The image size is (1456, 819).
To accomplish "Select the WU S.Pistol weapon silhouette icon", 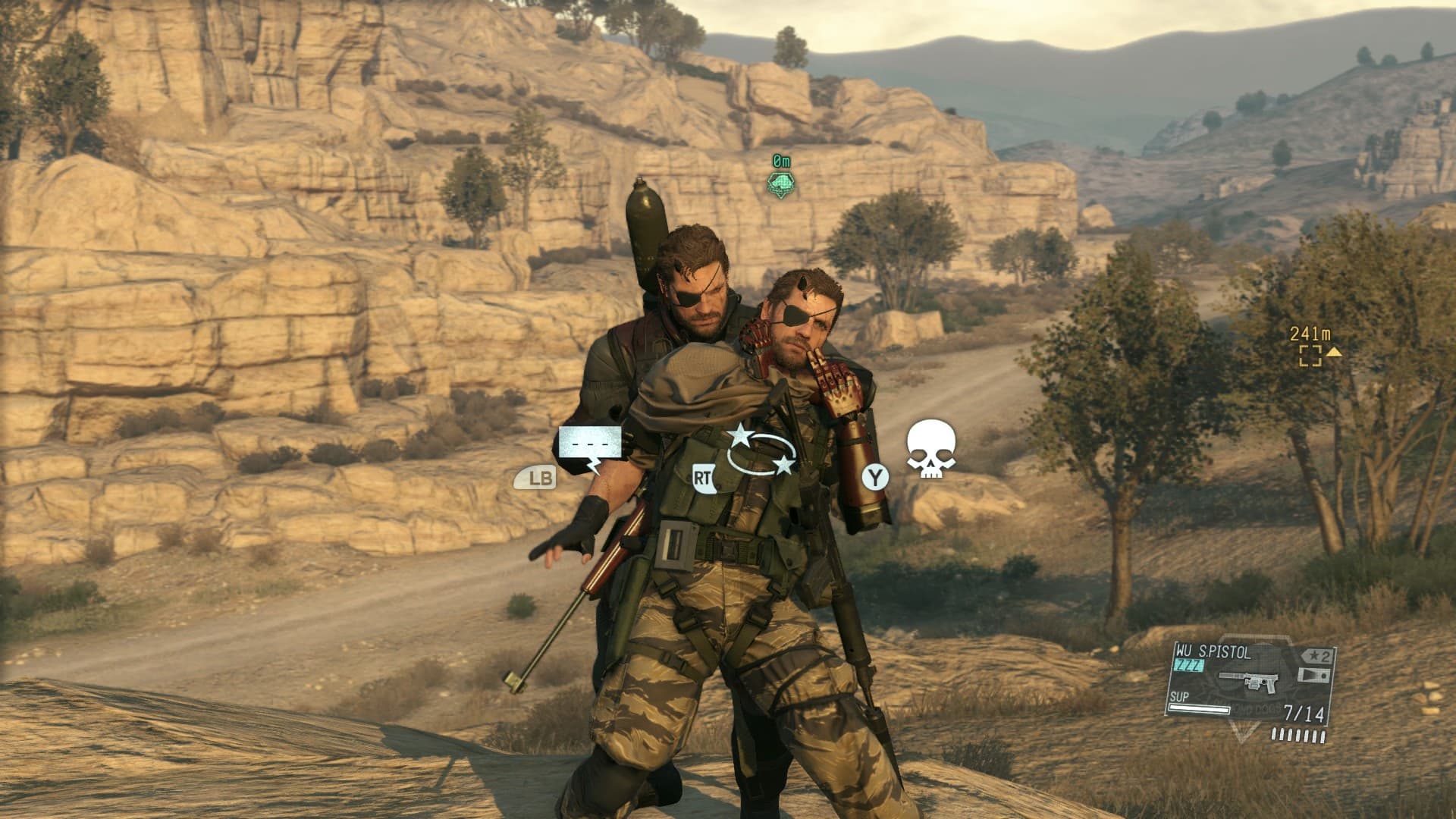I will (x=1249, y=680).
